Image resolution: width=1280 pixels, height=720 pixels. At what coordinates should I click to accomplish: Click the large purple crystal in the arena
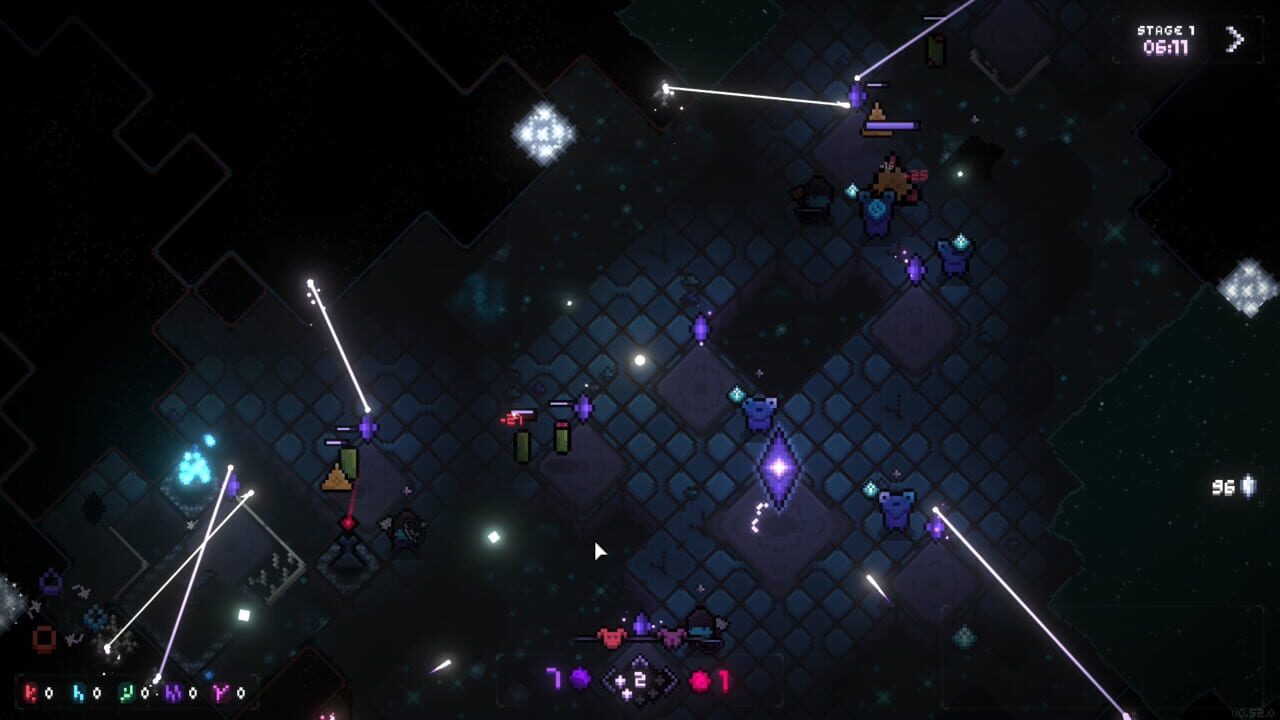point(777,466)
